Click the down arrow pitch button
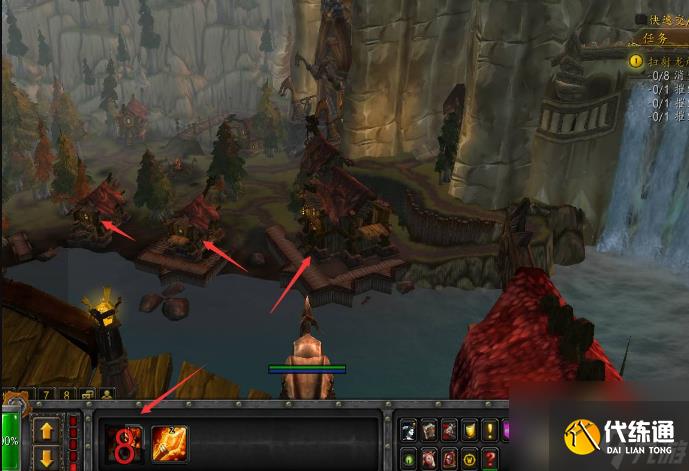 [x=47, y=459]
